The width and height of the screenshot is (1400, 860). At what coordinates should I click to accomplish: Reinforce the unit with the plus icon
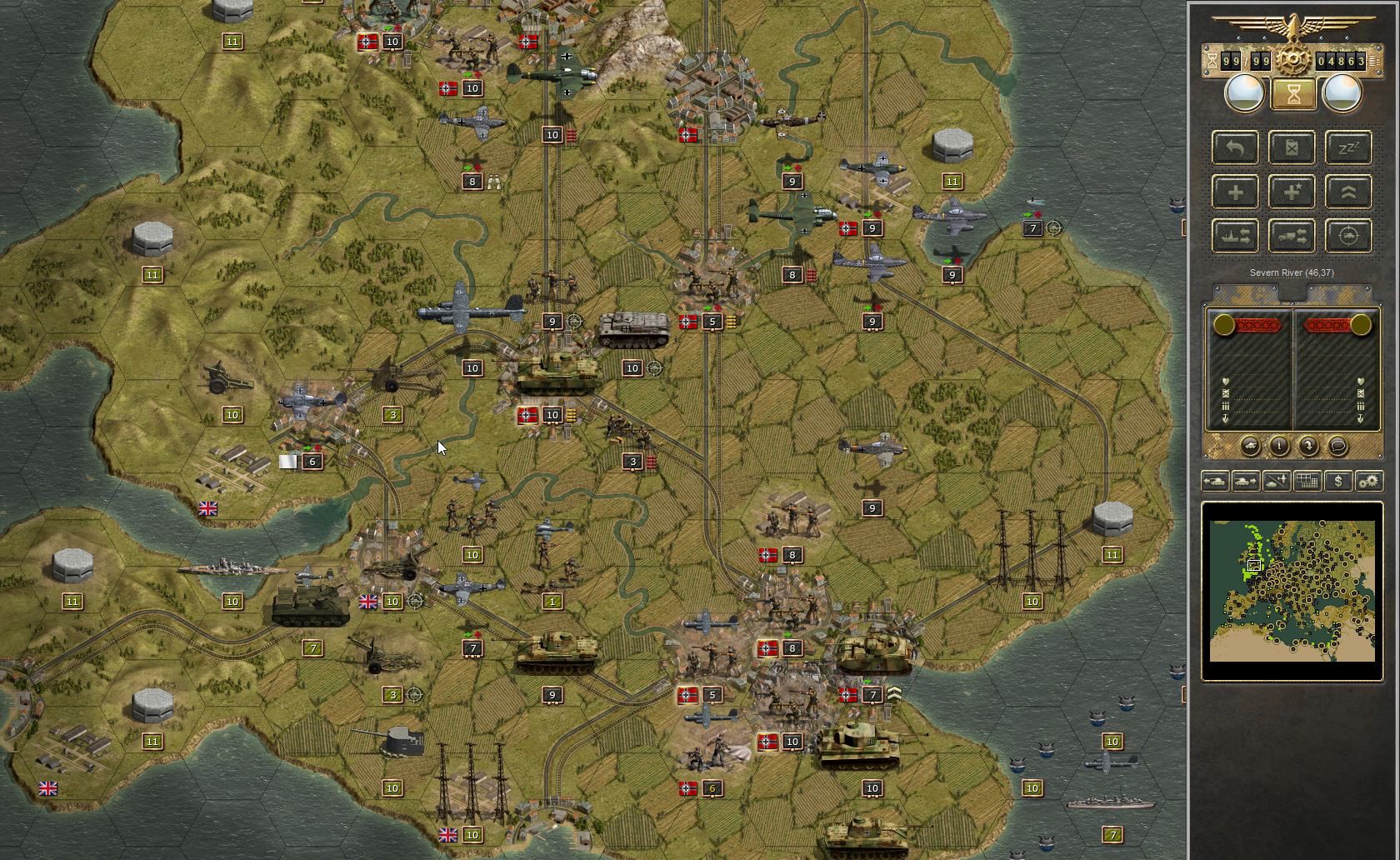click(1235, 192)
